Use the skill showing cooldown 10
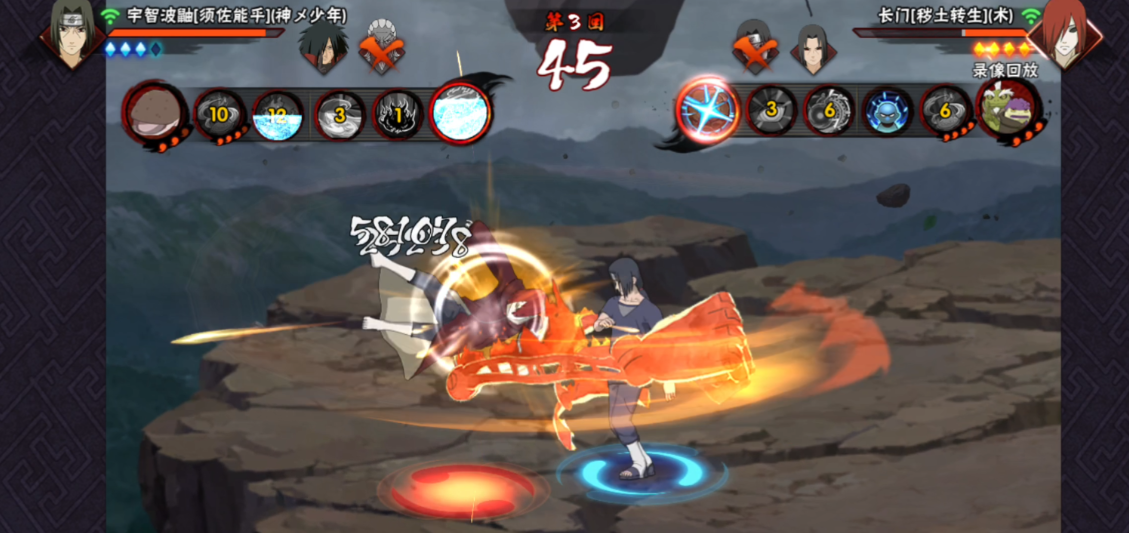The width and height of the screenshot is (1129, 533). (x=218, y=115)
